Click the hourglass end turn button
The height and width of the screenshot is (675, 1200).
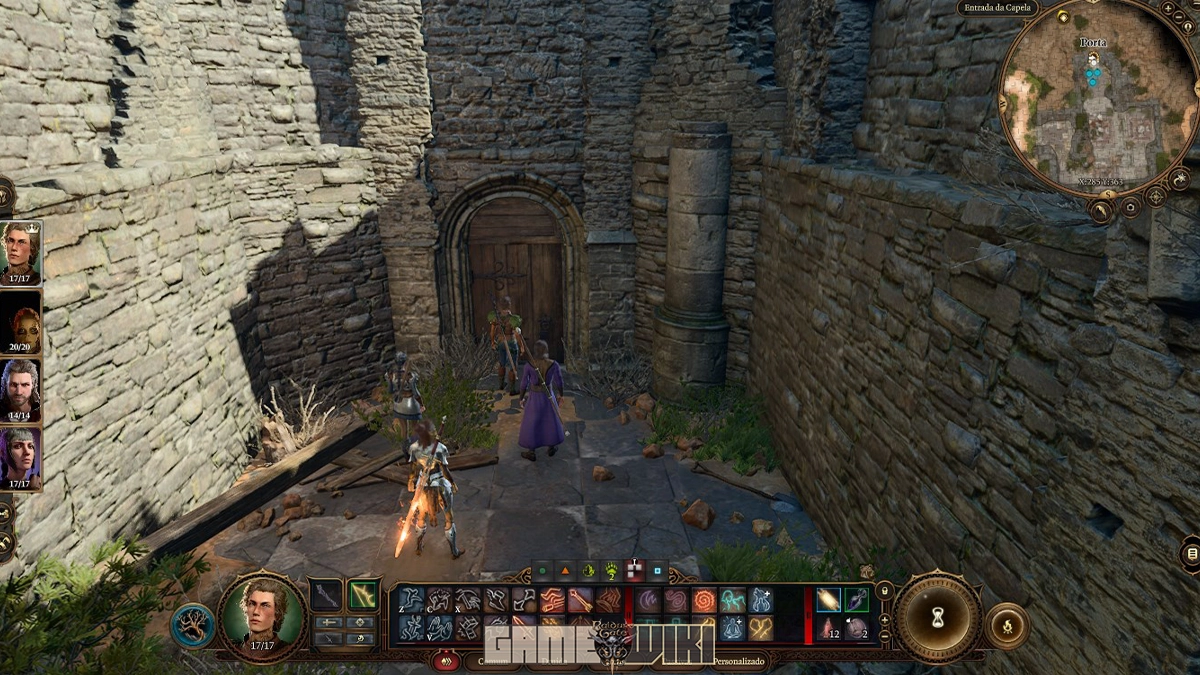click(x=938, y=617)
